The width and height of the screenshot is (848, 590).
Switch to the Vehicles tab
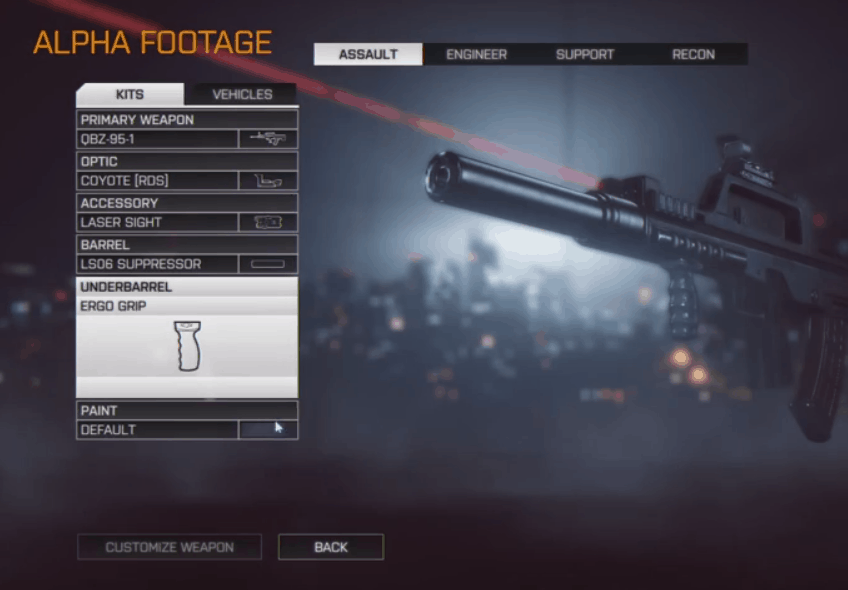[x=242, y=95]
